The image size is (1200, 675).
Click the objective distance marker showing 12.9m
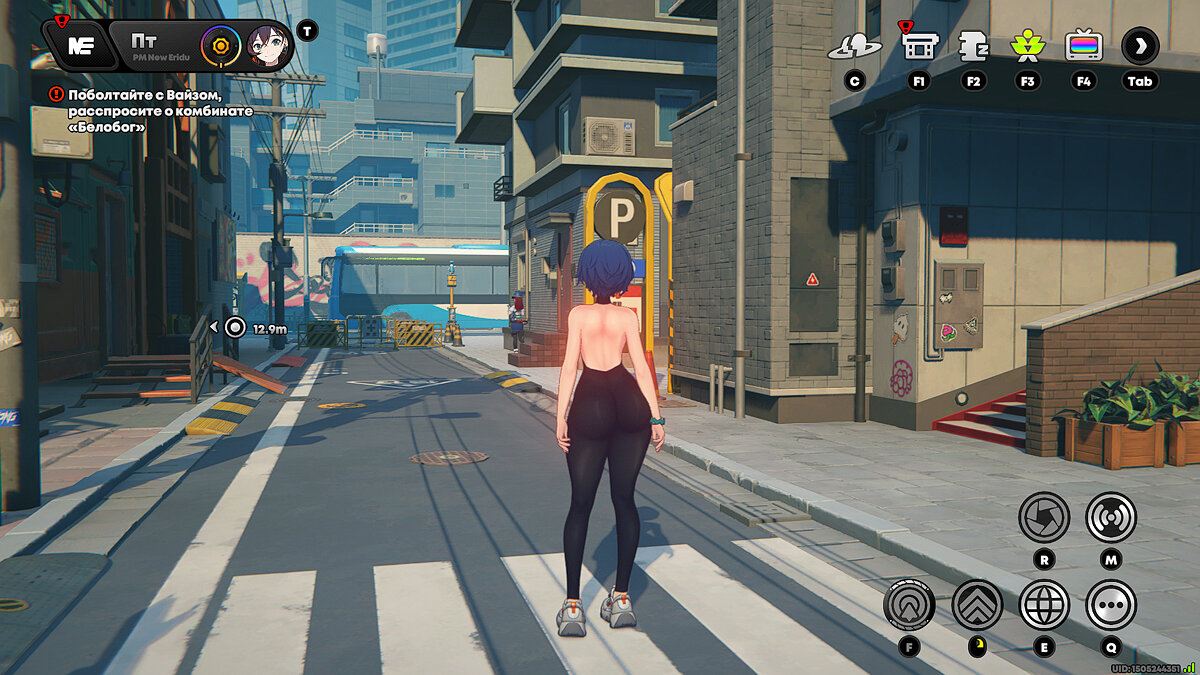click(235, 327)
